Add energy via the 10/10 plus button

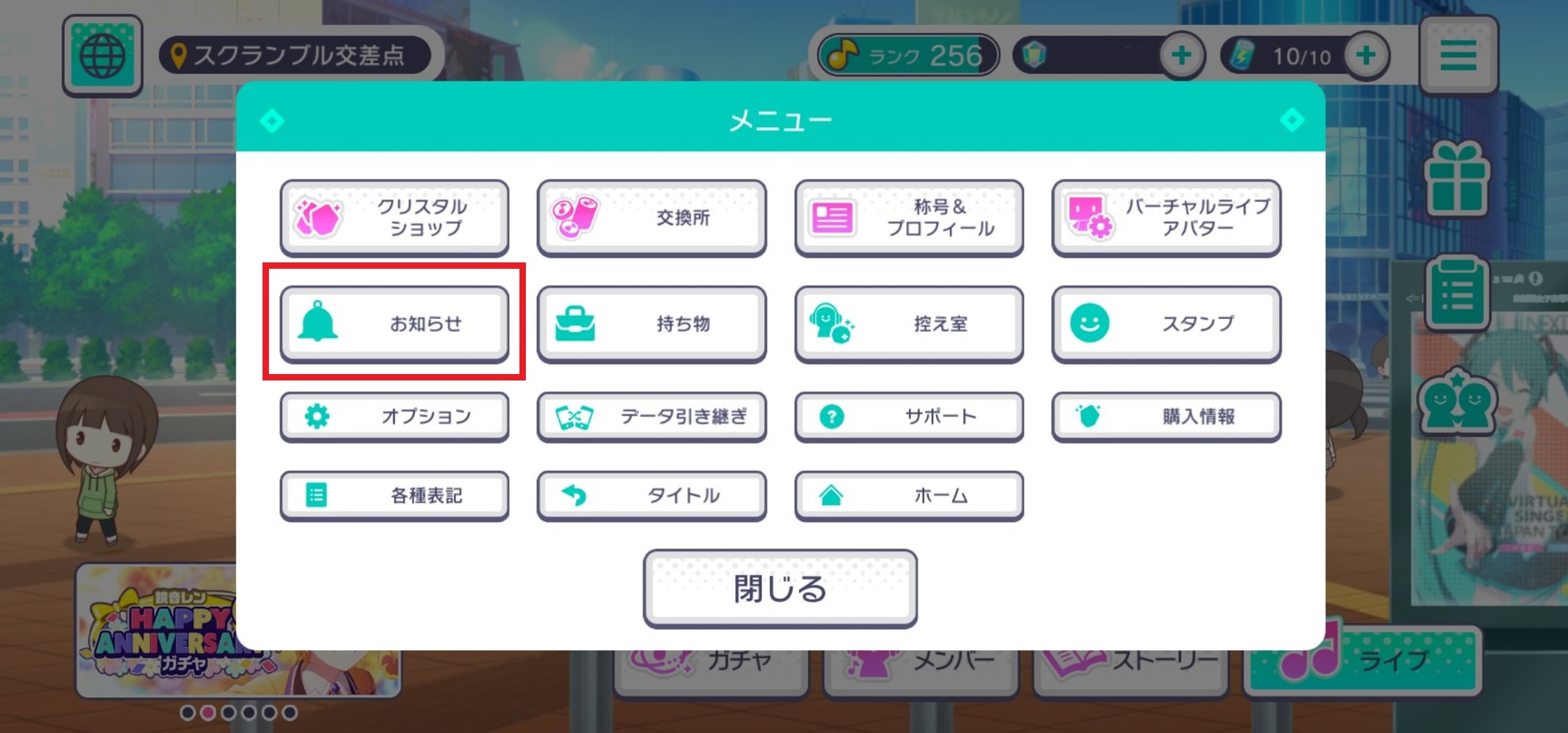1366,54
